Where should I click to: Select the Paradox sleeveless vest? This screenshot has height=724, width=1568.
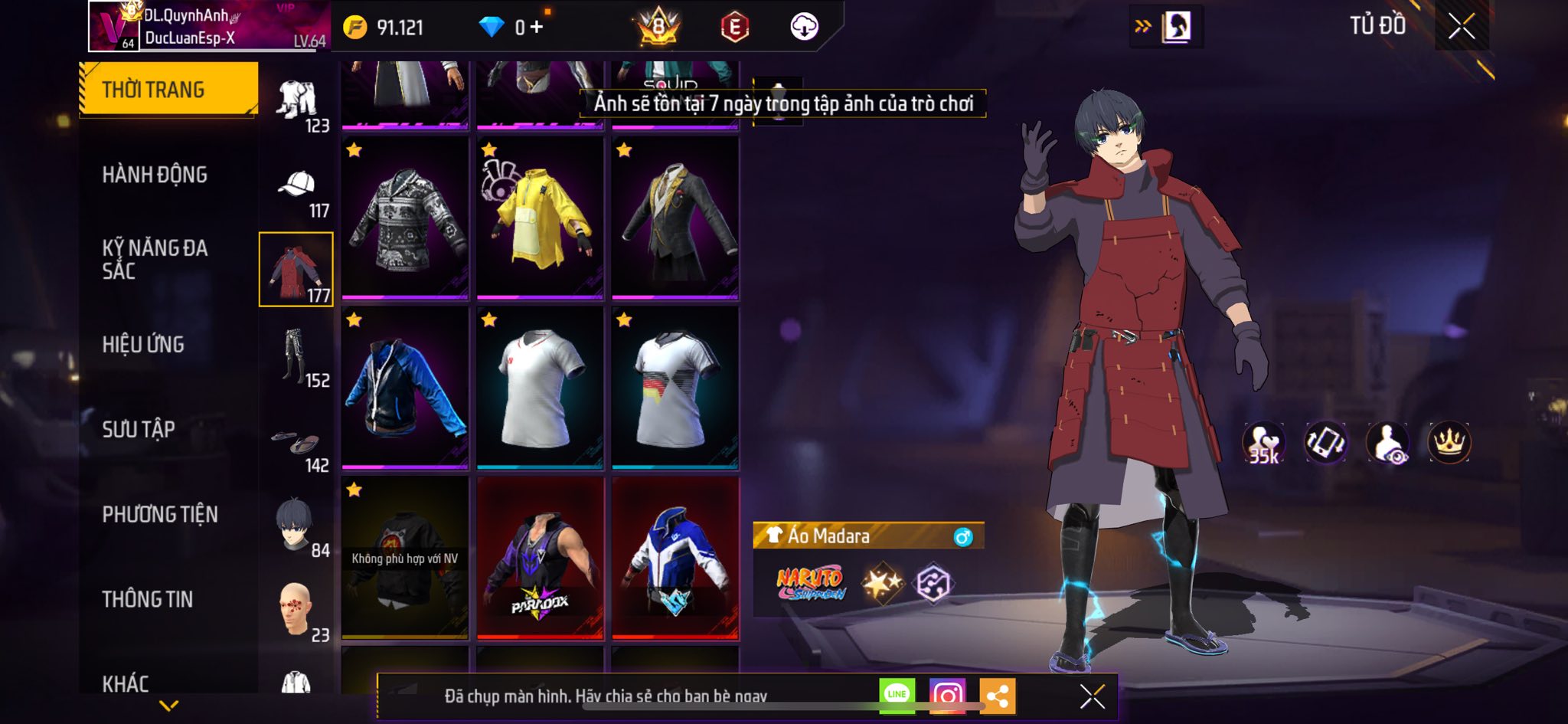pos(540,558)
